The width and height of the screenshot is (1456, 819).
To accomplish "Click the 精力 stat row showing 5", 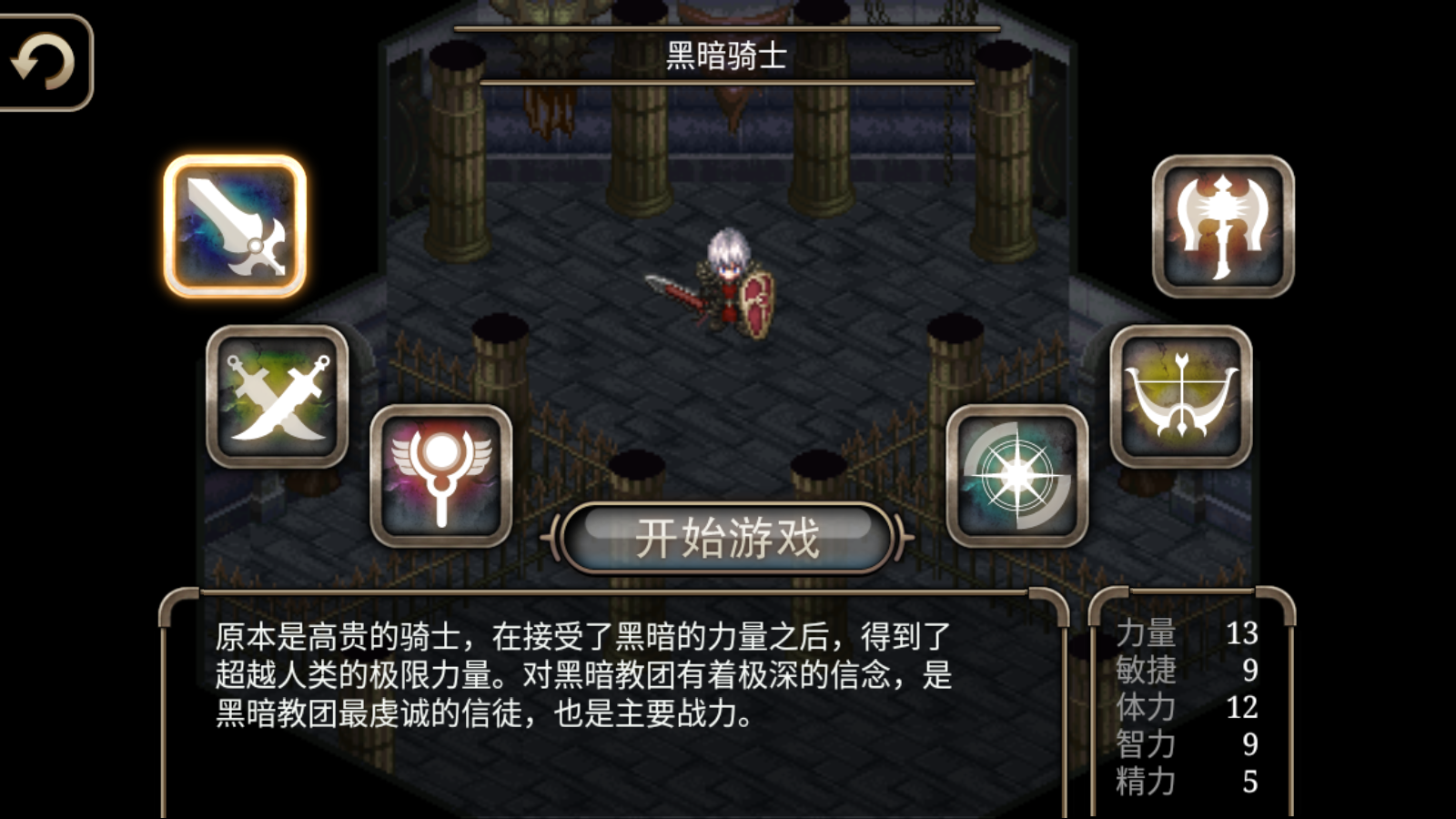I will [1183, 781].
